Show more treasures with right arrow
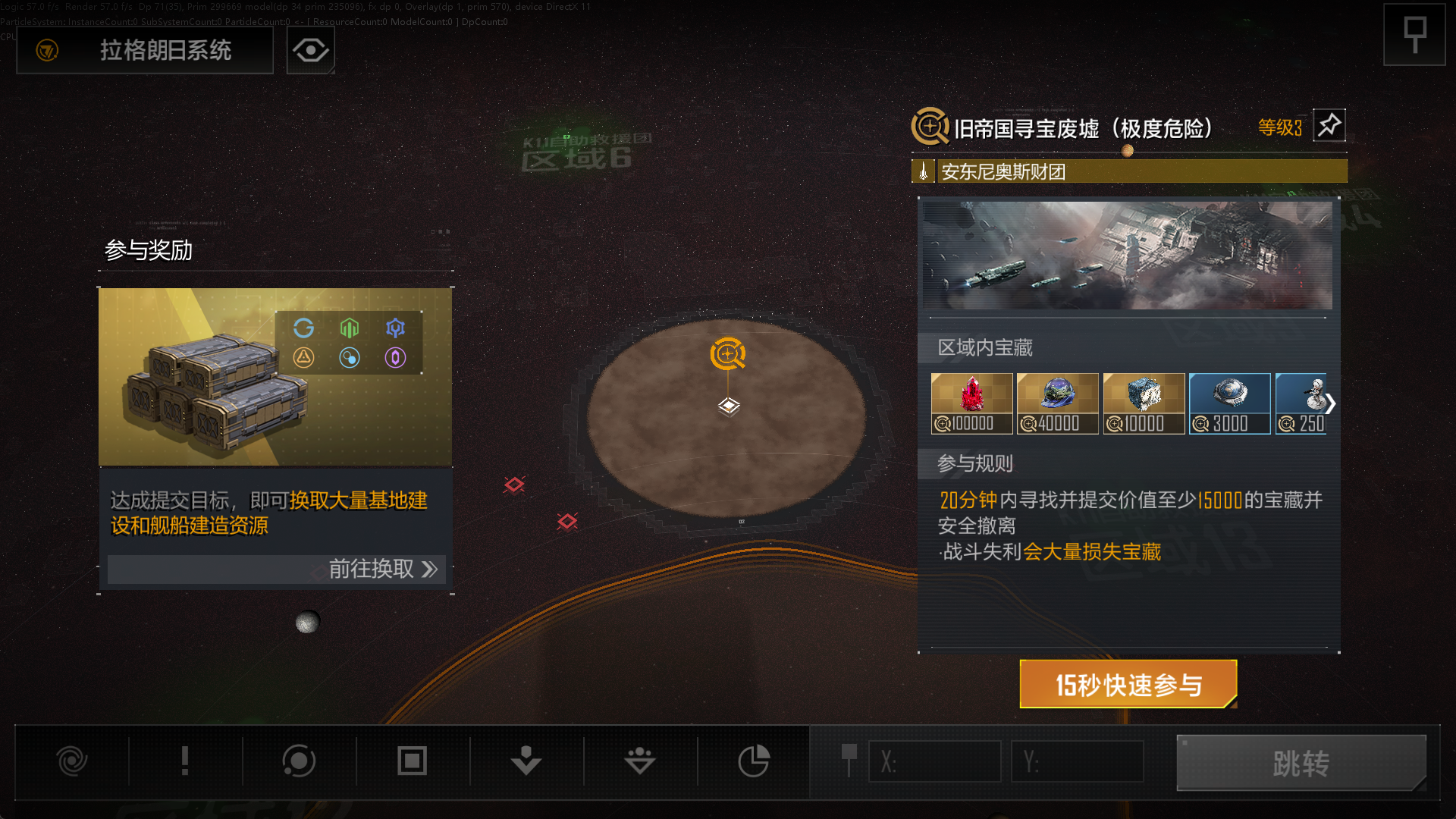The image size is (1456, 819). pos(1330,403)
